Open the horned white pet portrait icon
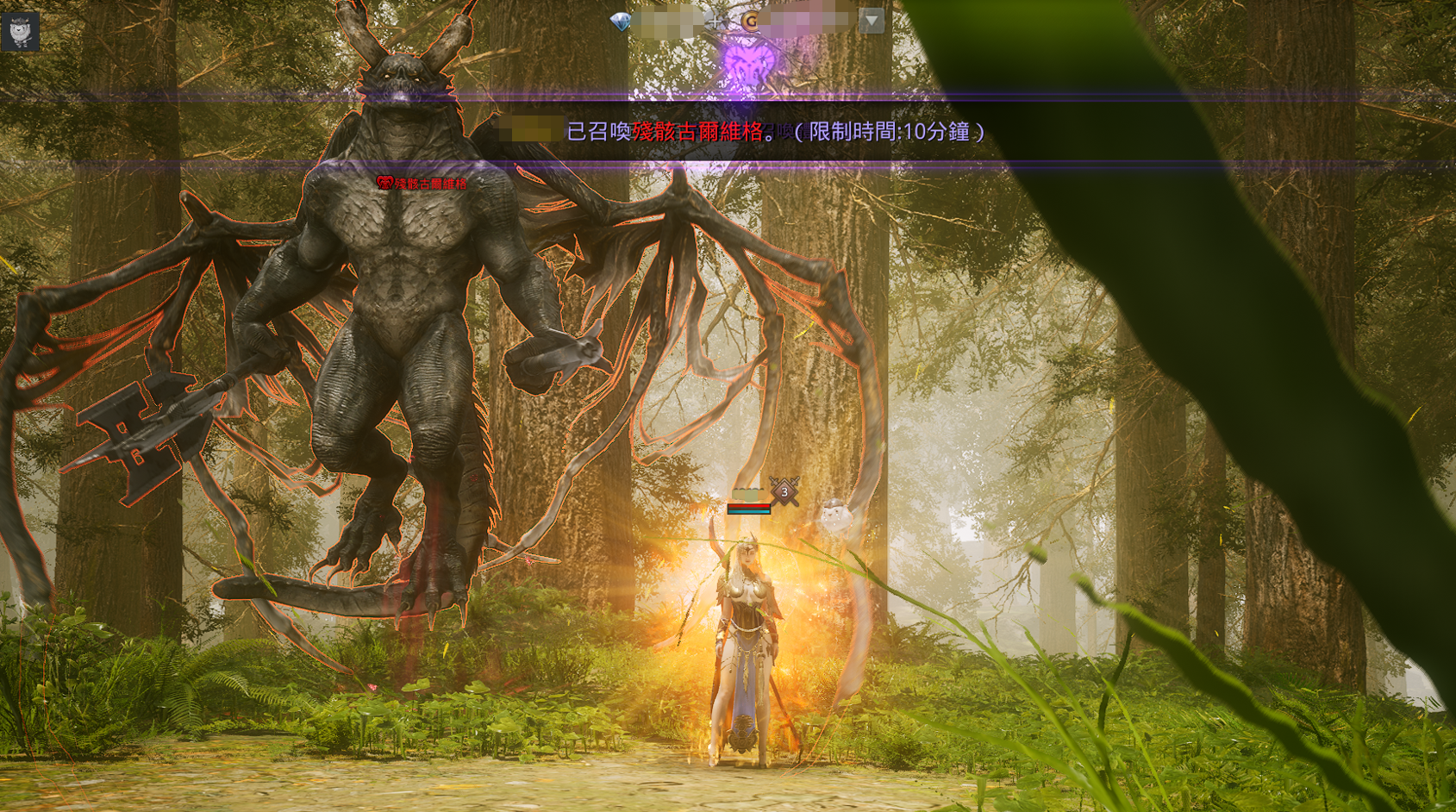The image size is (1456, 812). pos(20,32)
